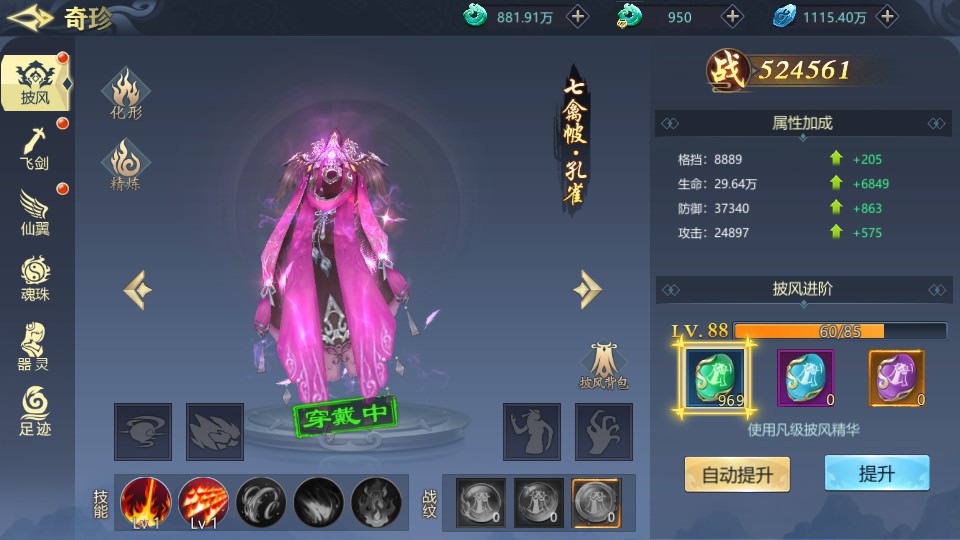
Task: Open the 飞剑 flying sword tab
Action: [34, 147]
